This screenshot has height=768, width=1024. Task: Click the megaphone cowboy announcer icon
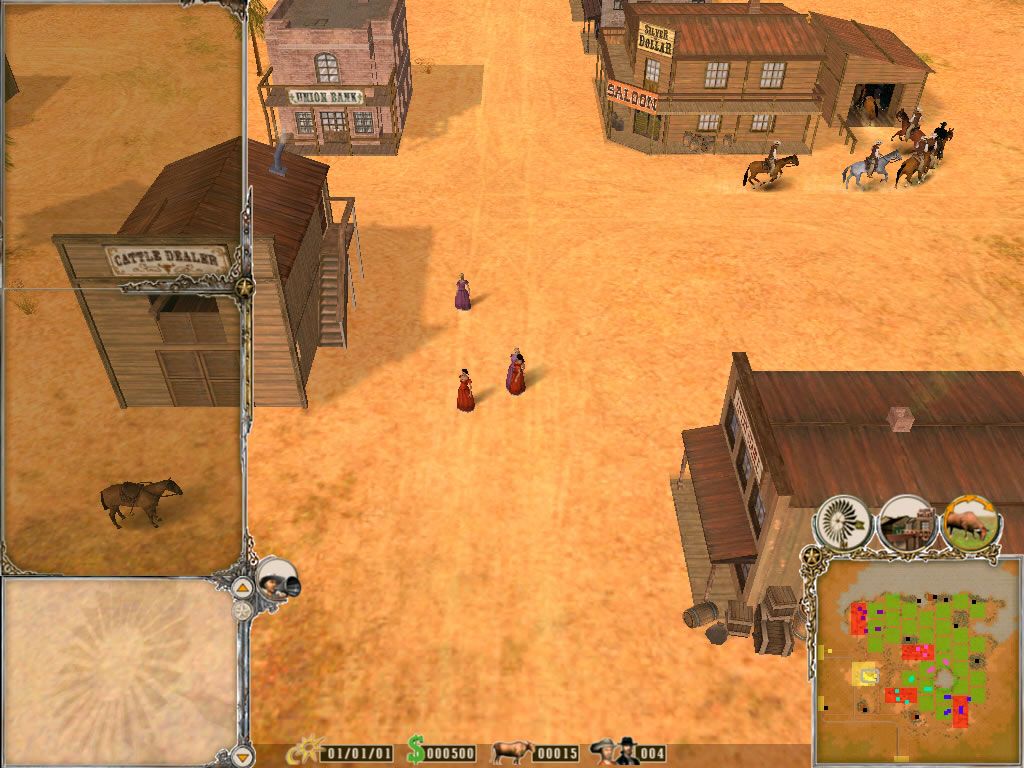274,580
